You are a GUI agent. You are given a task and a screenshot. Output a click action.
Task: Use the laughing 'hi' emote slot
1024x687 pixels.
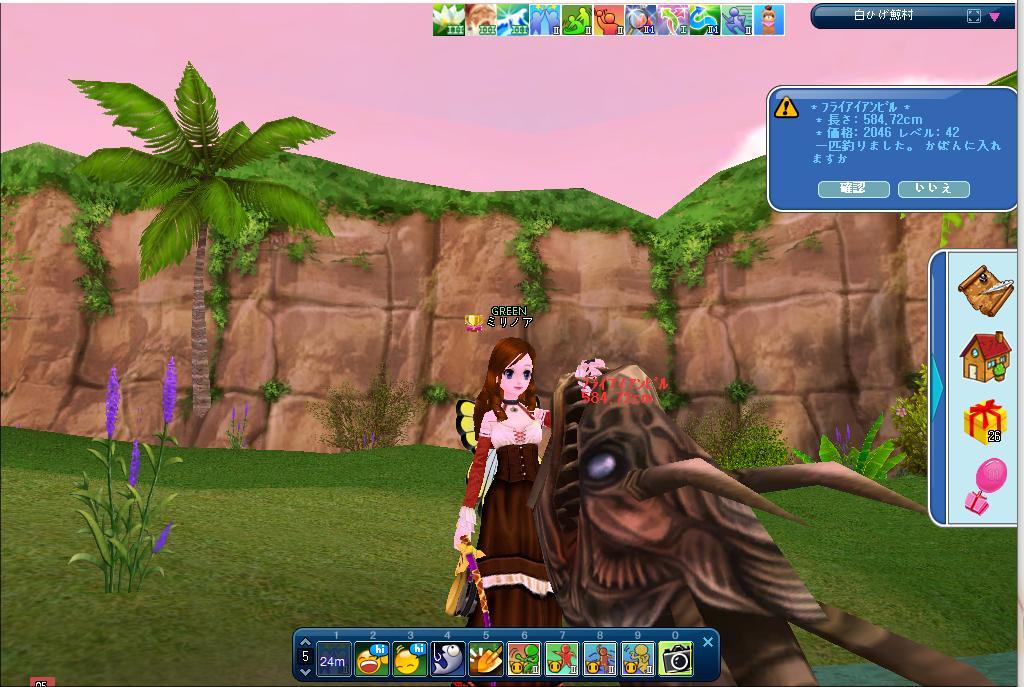pos(372,659)
